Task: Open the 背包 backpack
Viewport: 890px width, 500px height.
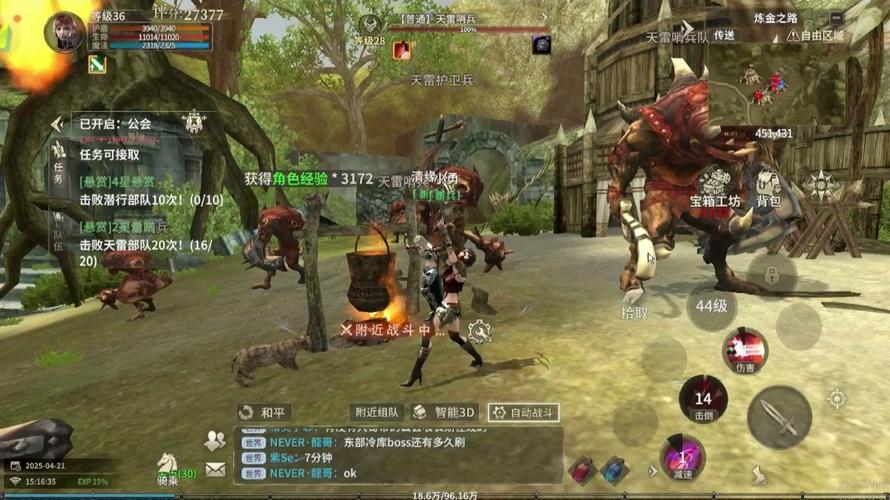Action: pyautogui.click(x=768, y=185)
